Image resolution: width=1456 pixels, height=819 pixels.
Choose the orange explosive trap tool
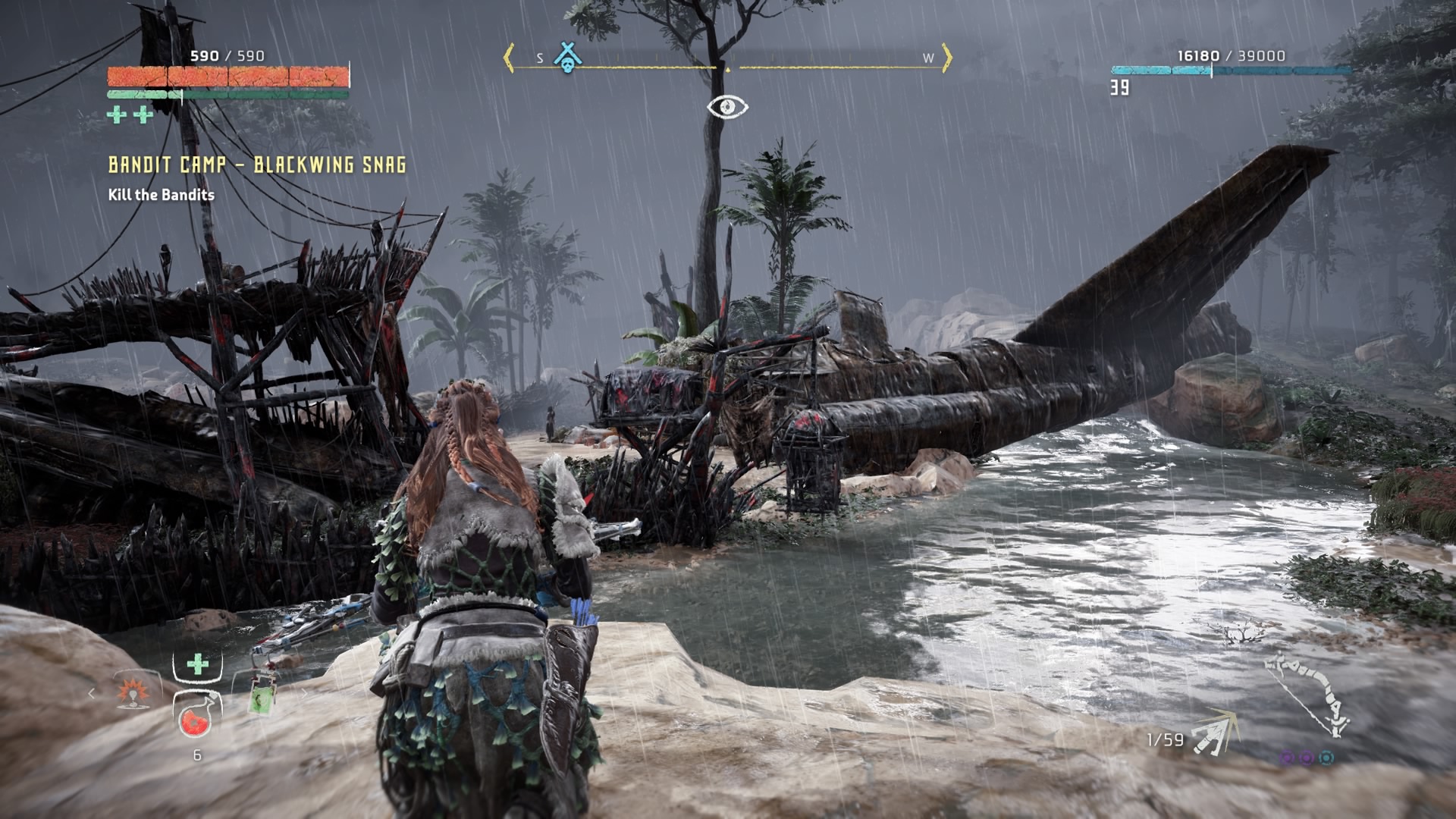[133, 692]
